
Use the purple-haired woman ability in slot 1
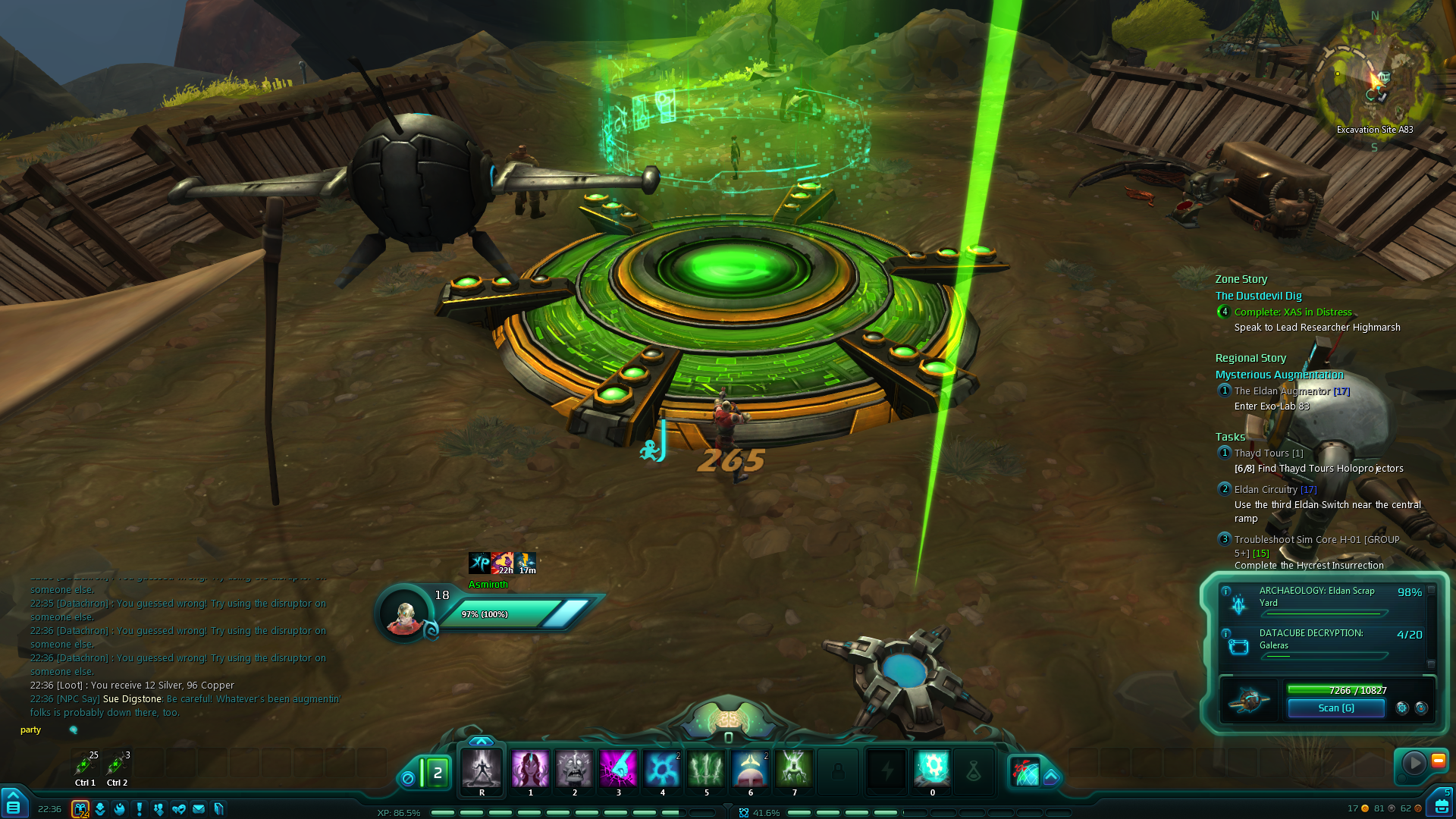pos(530,769)
